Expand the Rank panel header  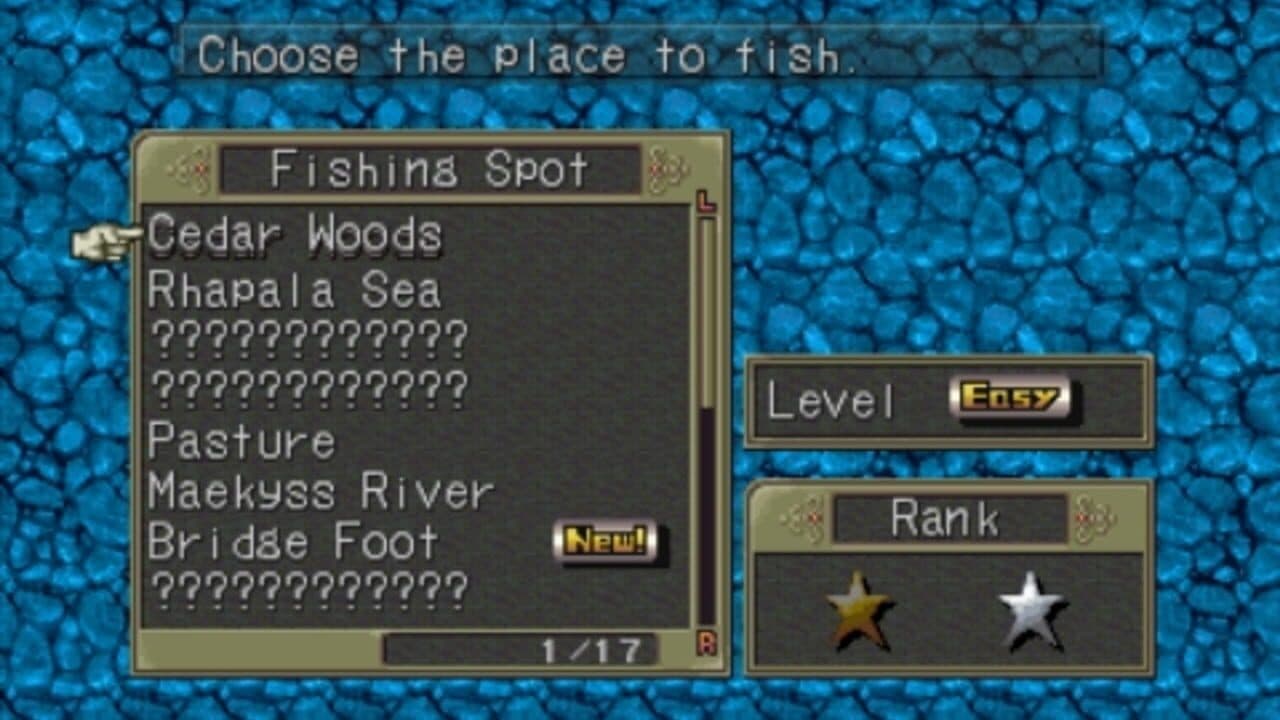pos(946,517)
